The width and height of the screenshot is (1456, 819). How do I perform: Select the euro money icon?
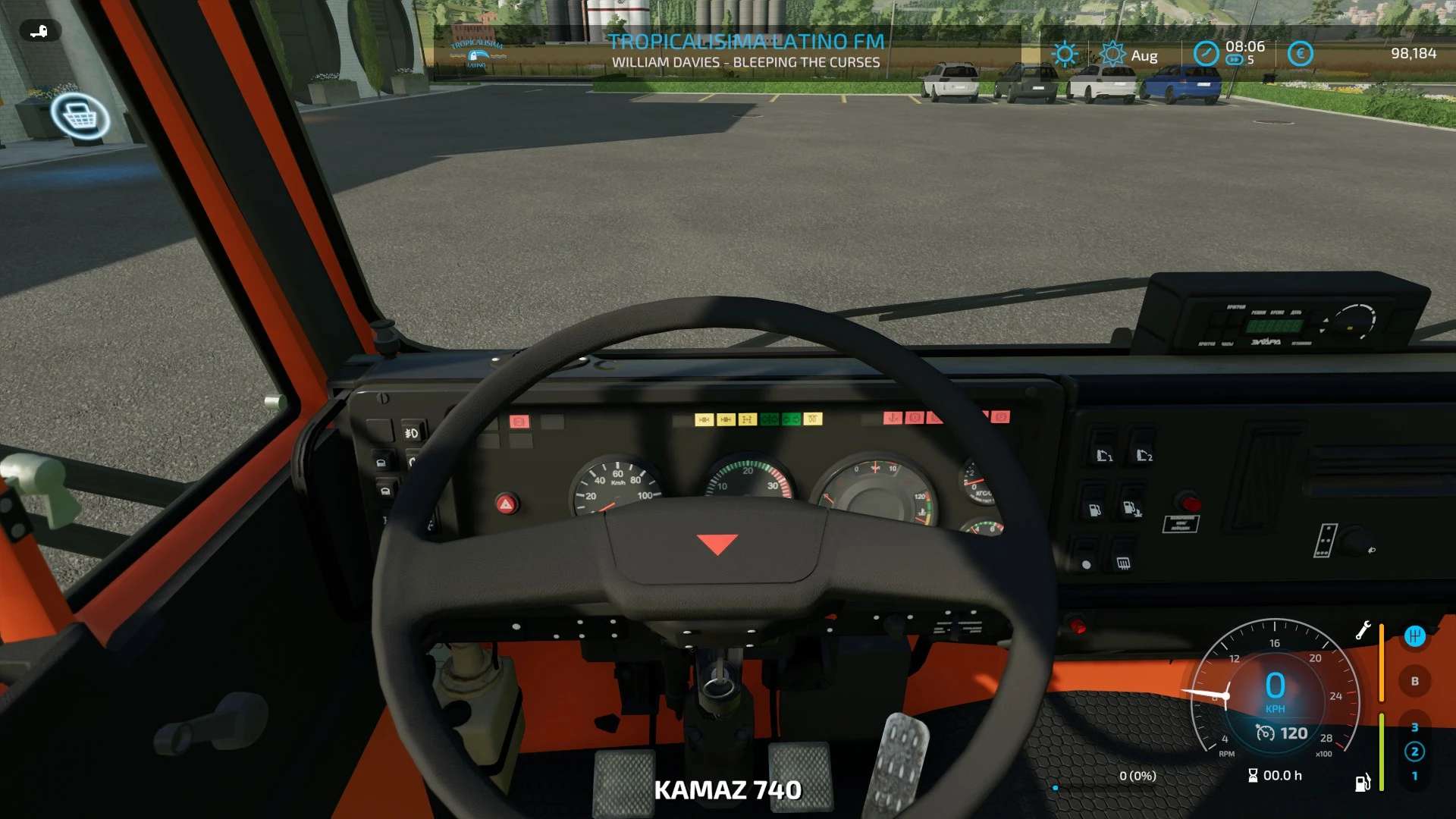(1301, 54)
